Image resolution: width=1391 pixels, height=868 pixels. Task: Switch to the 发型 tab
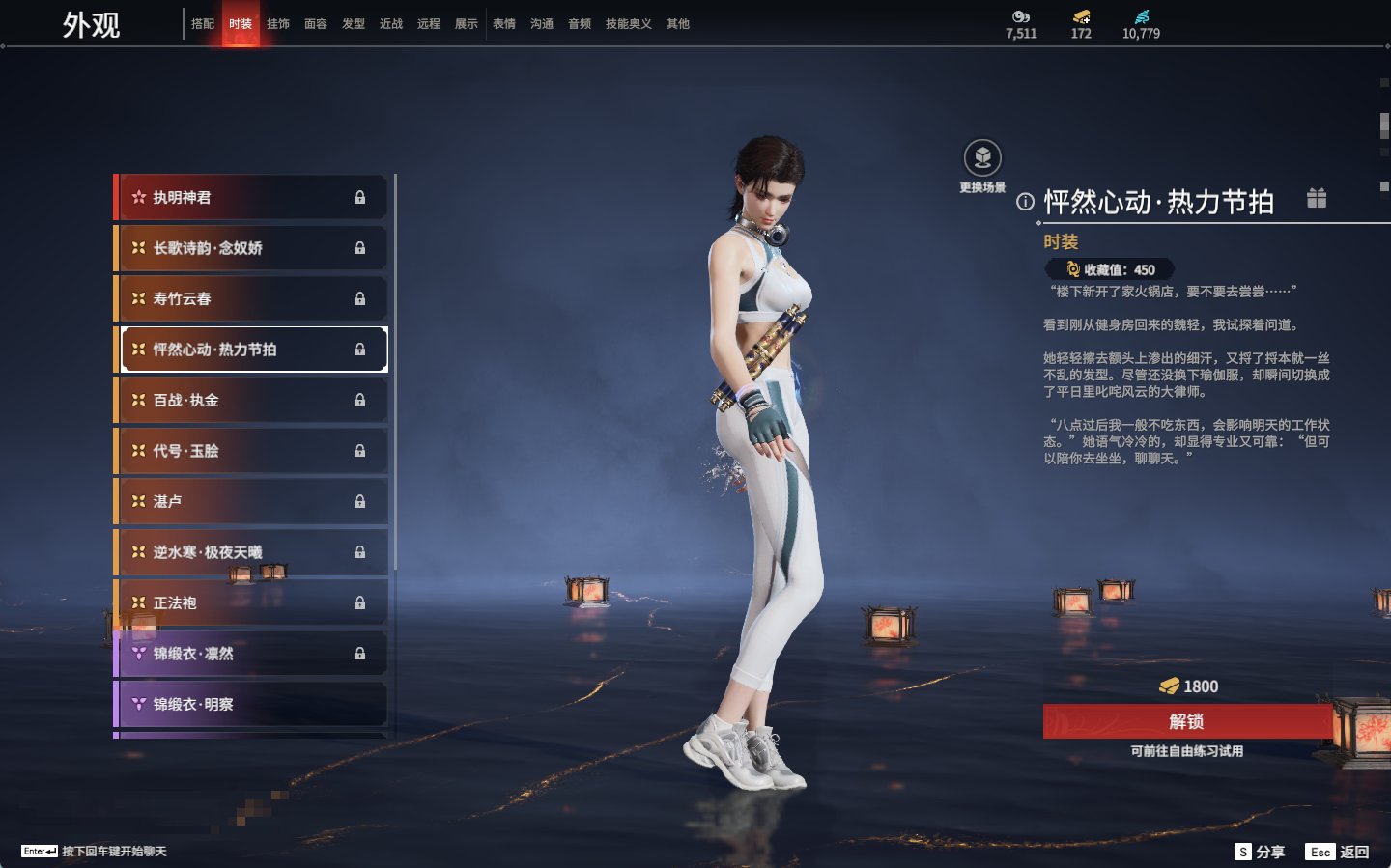(354, 24)
